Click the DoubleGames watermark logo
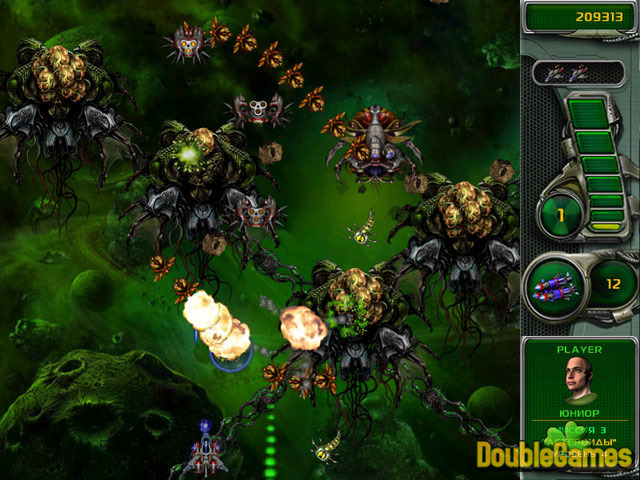Viewport: 640px width, 480px height. 554,455
